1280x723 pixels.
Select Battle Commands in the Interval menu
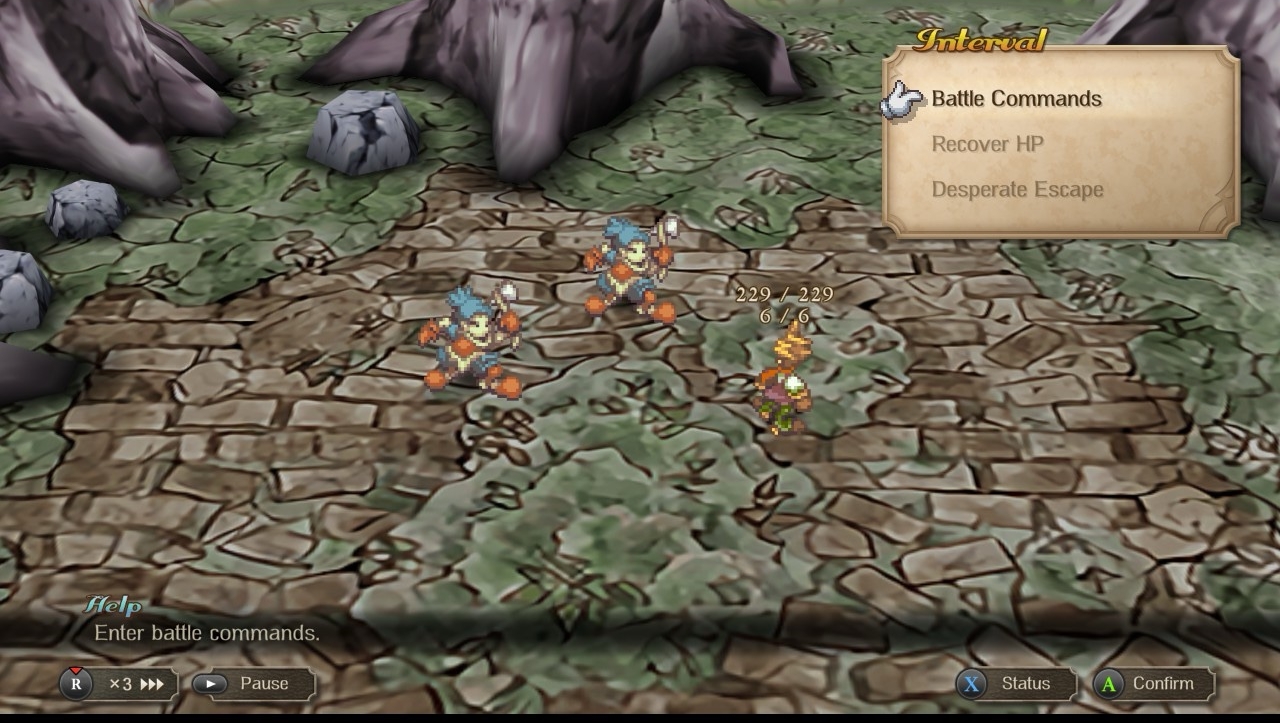coord(1016,99)
